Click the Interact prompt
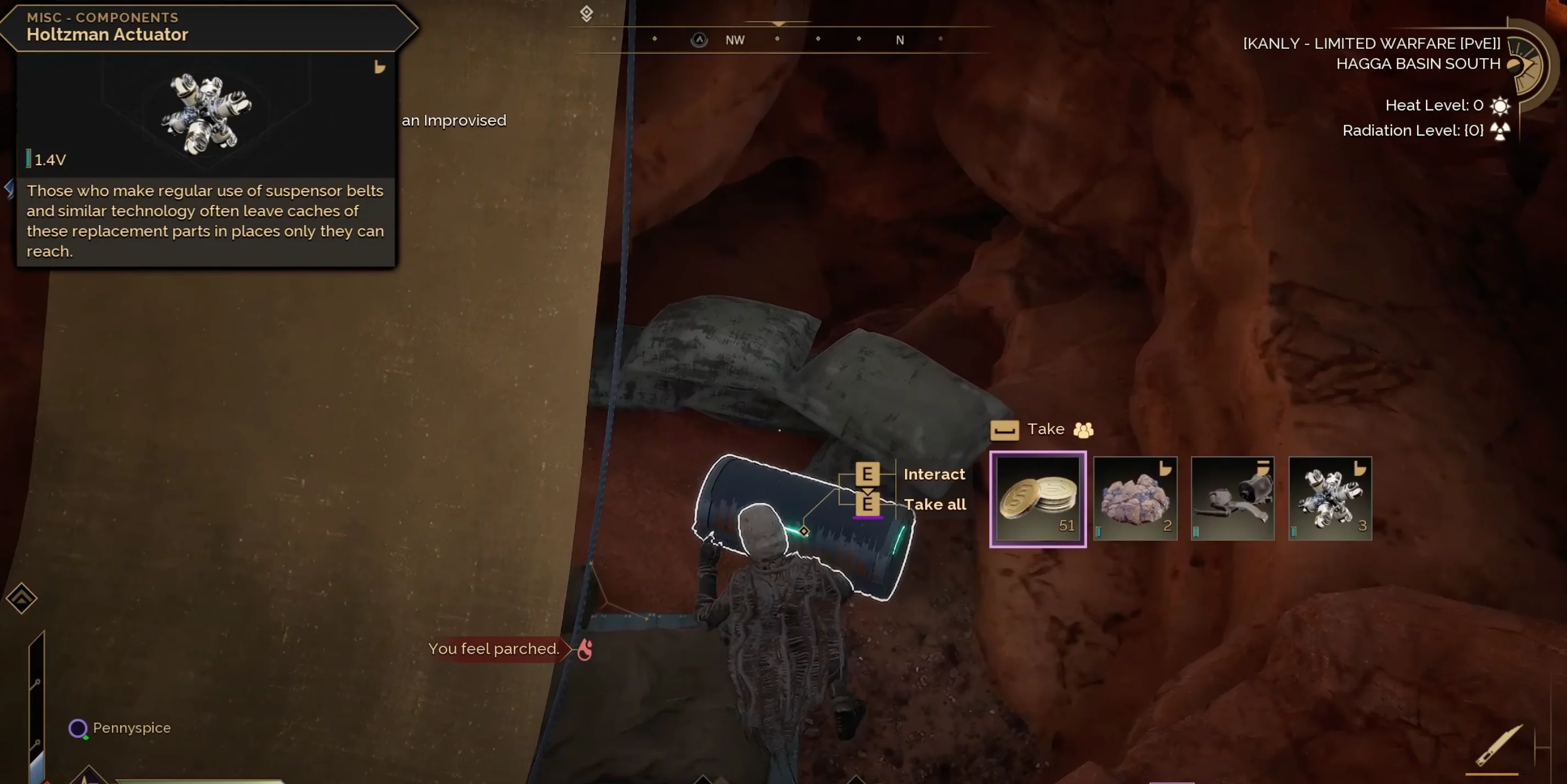The image size is (1567, 784). (934, 474)
